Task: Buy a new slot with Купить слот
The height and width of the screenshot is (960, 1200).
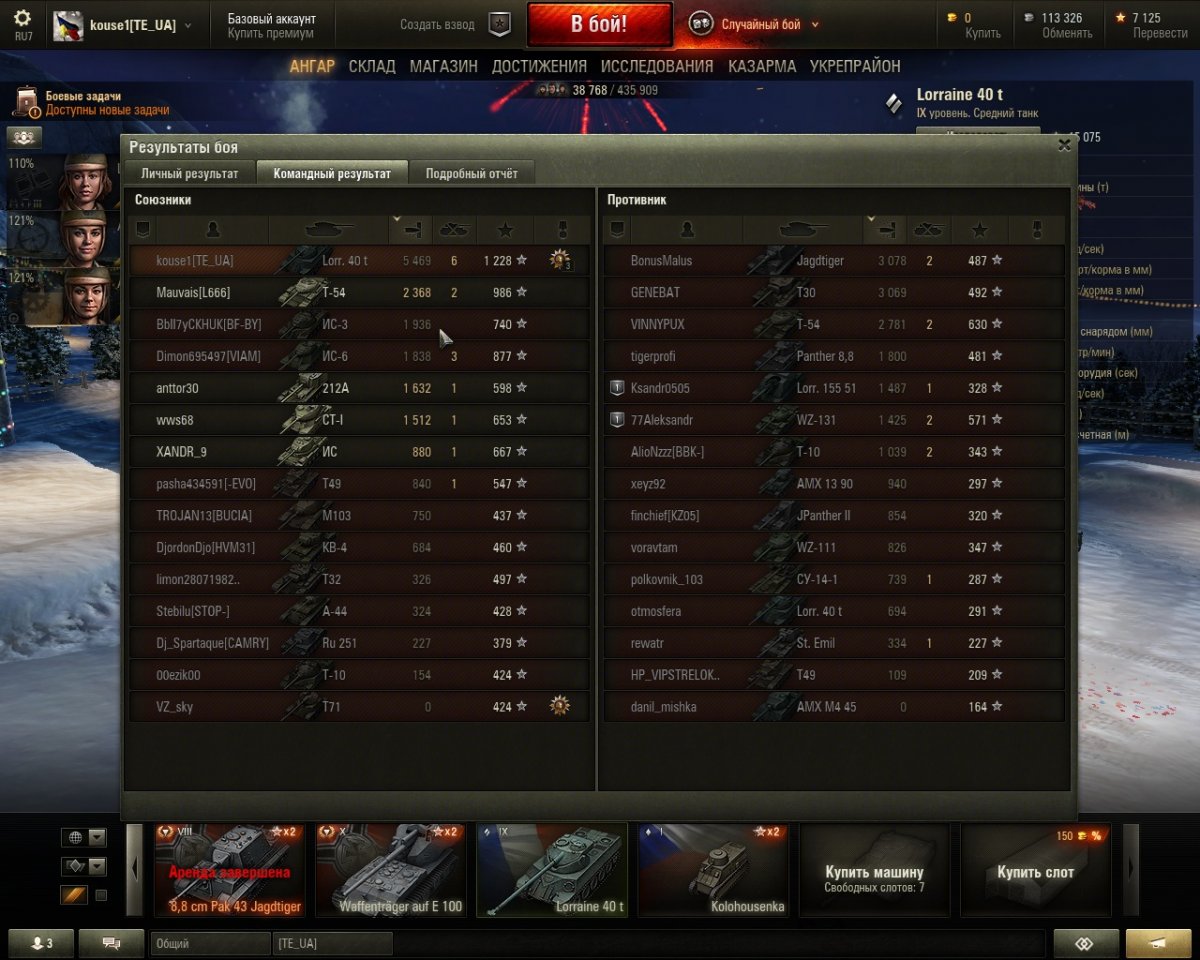Action: 1035,869
